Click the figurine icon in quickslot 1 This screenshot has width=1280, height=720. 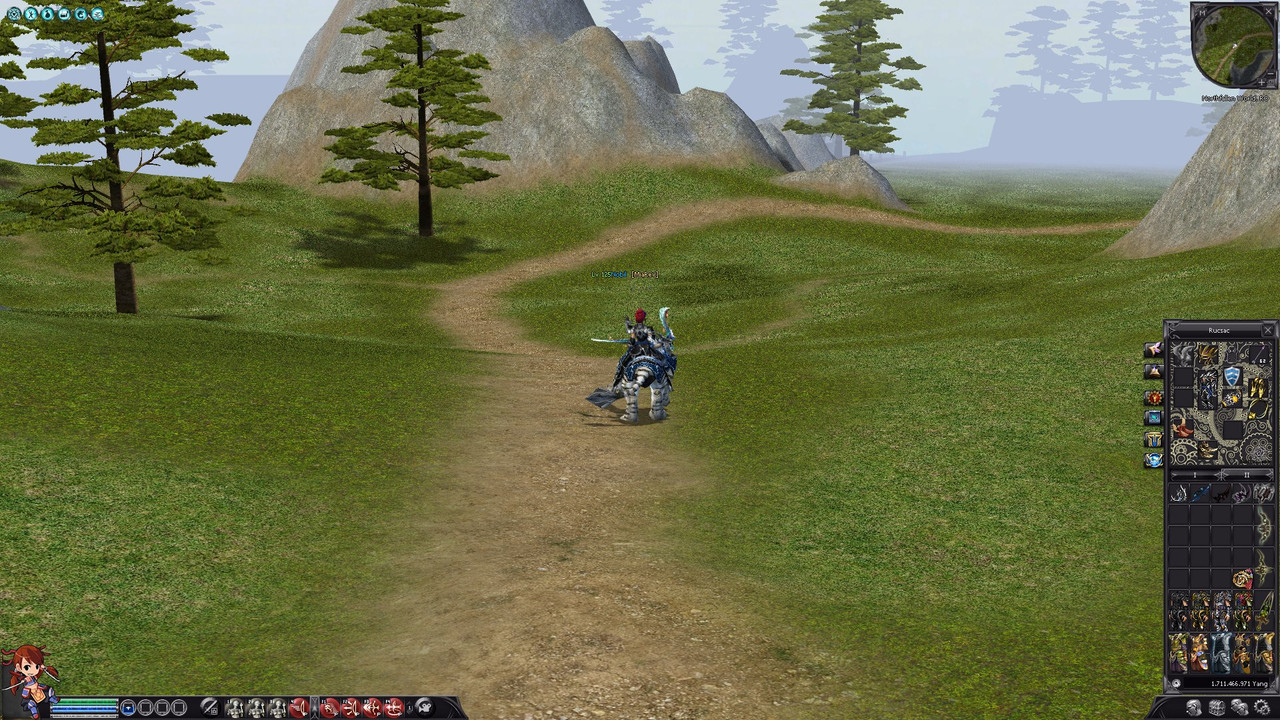pyautogui.click(x=234, y=707)
